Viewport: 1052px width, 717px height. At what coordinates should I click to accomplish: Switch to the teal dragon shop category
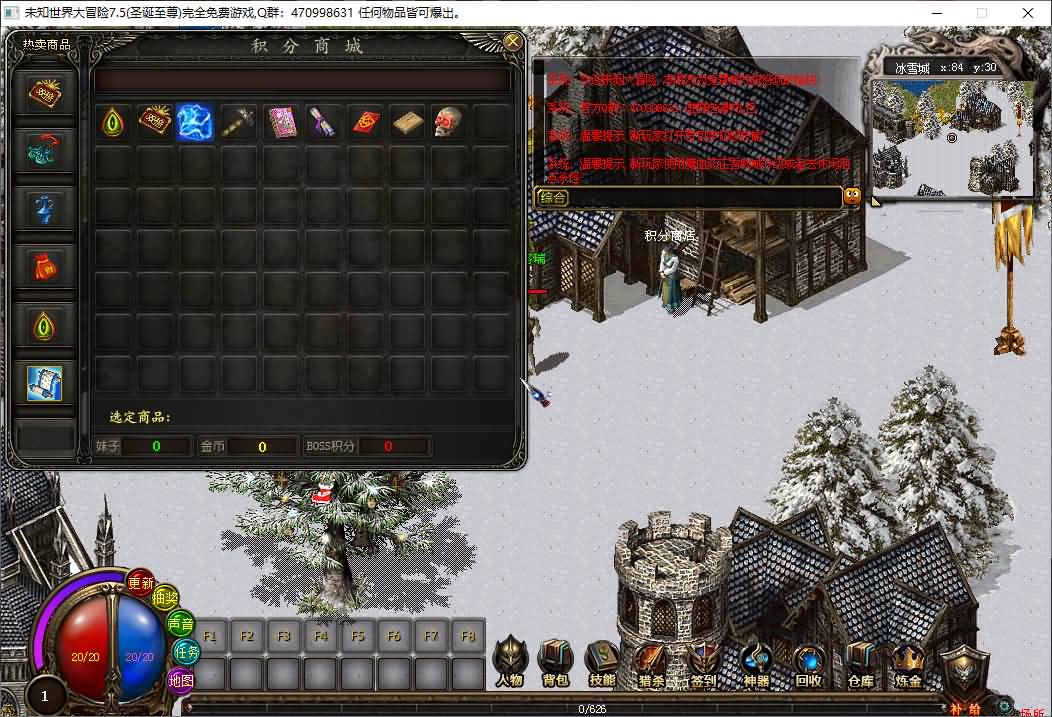(45, 151)
